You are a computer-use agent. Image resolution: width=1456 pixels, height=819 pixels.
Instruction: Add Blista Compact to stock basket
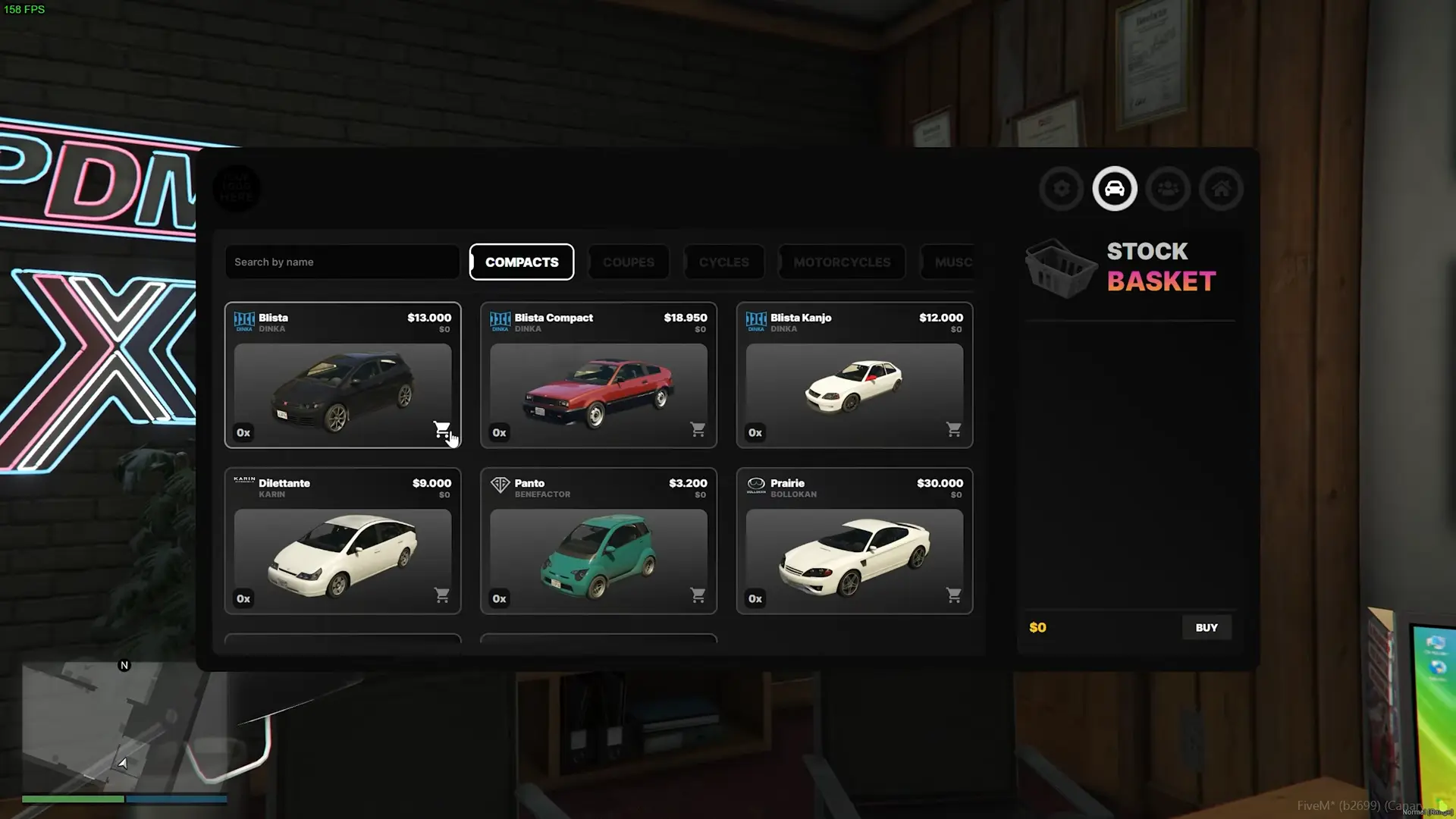[698, 429]
